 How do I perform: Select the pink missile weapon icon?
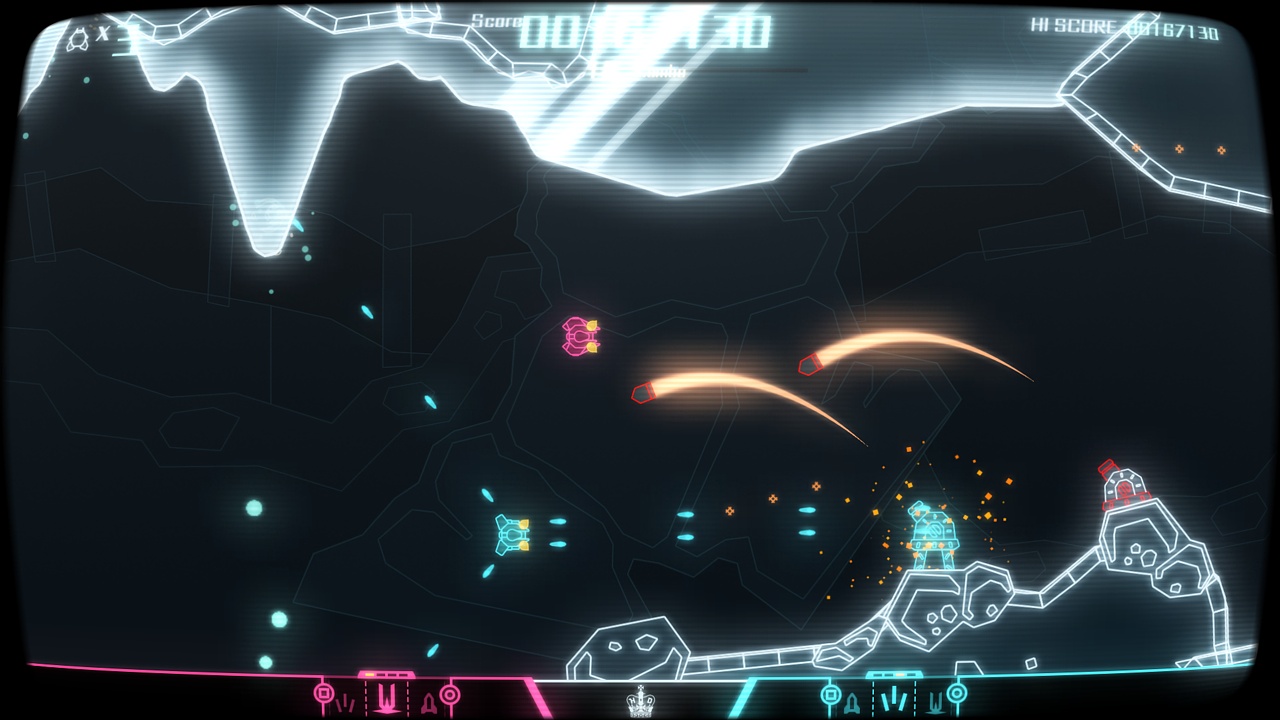[428, 702]
